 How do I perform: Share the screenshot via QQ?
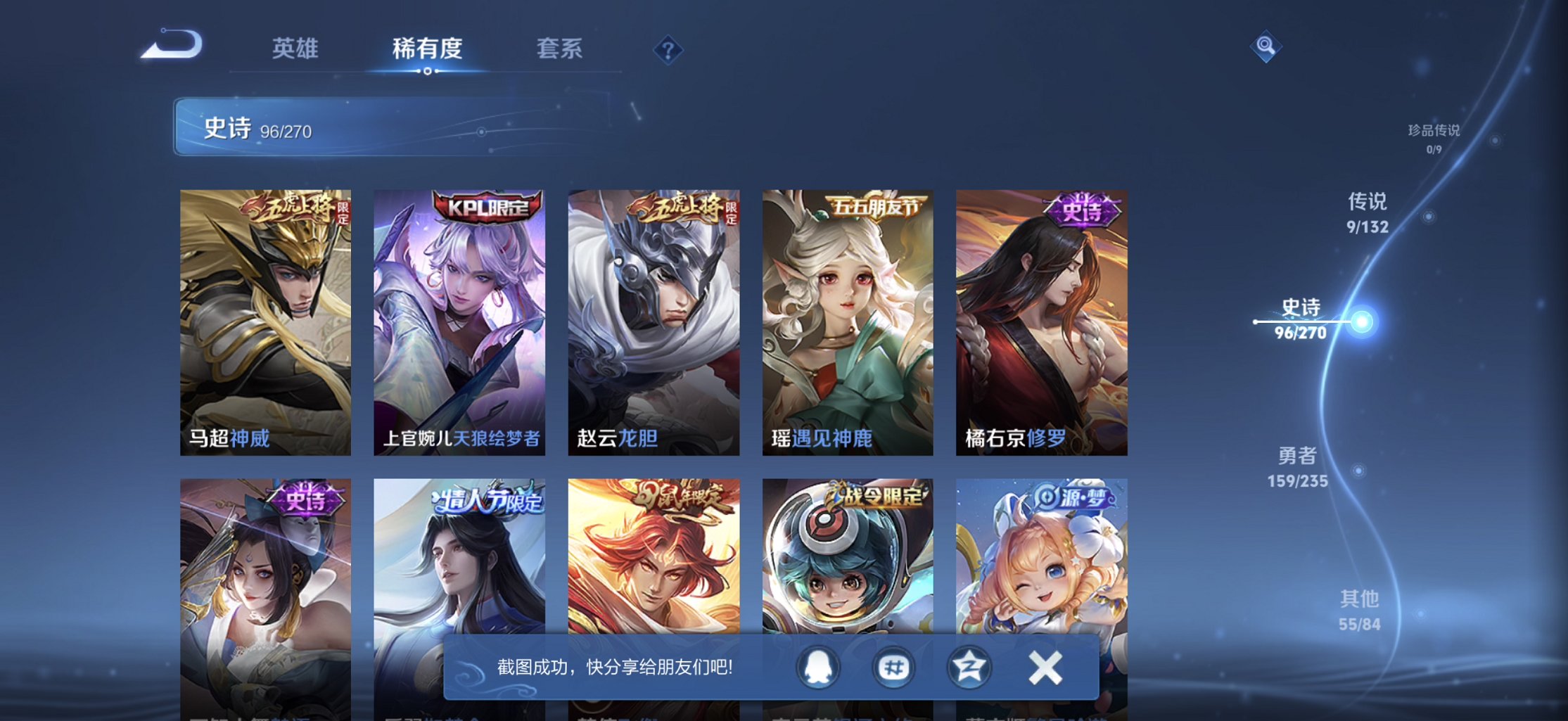(x=816, y=667)
